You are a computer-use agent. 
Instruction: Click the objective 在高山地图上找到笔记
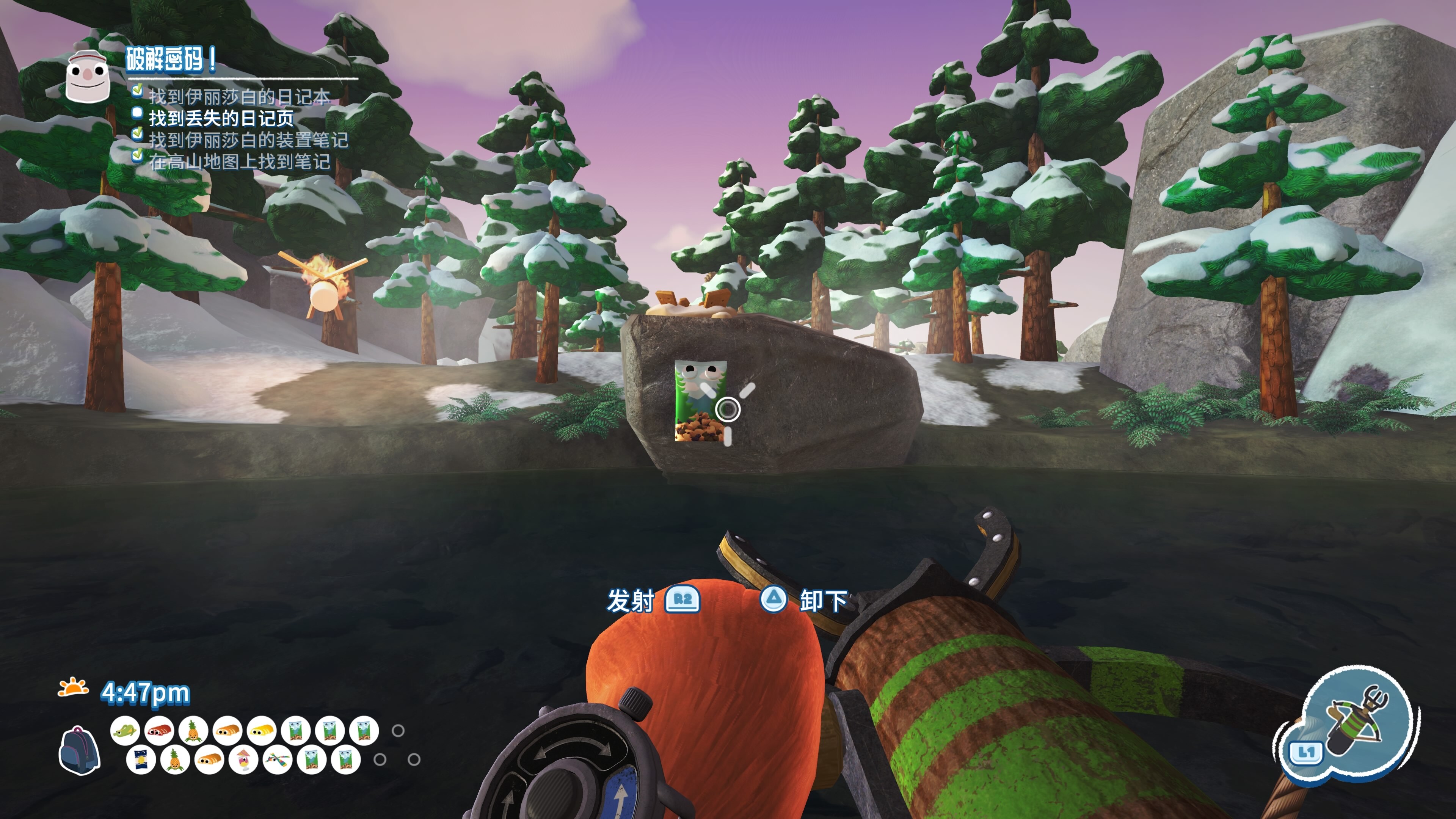tap(239, 162)
